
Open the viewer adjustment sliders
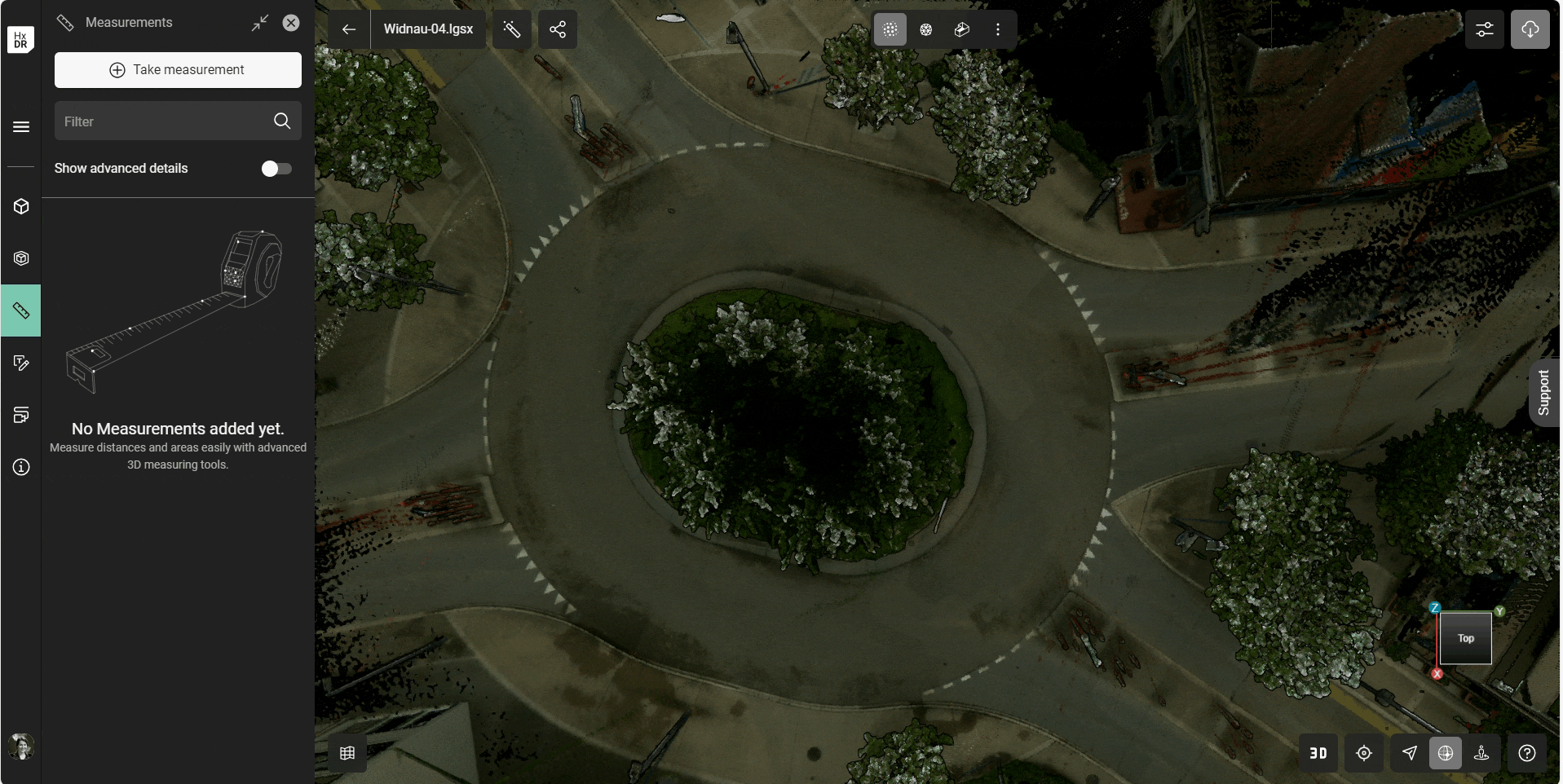pyautogui.click(x=1483, y=29)
